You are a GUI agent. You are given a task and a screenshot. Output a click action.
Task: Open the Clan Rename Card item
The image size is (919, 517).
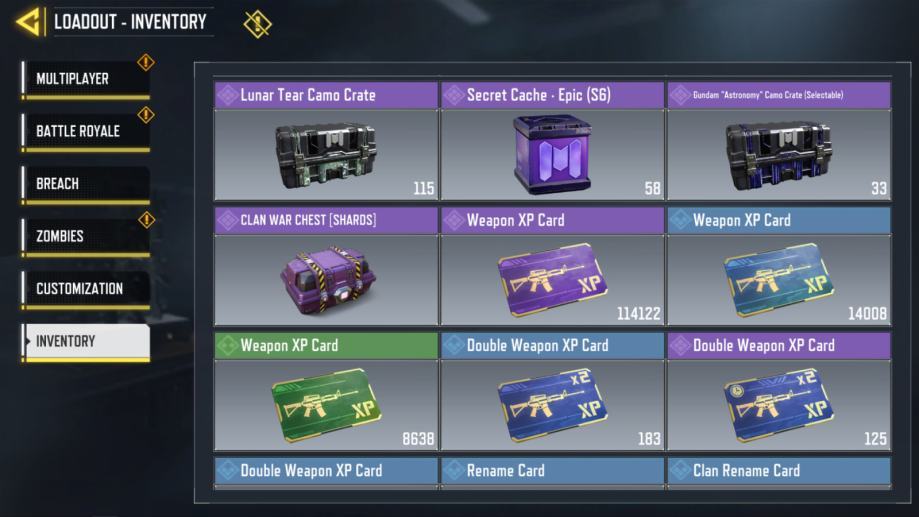tap(779, 471)
